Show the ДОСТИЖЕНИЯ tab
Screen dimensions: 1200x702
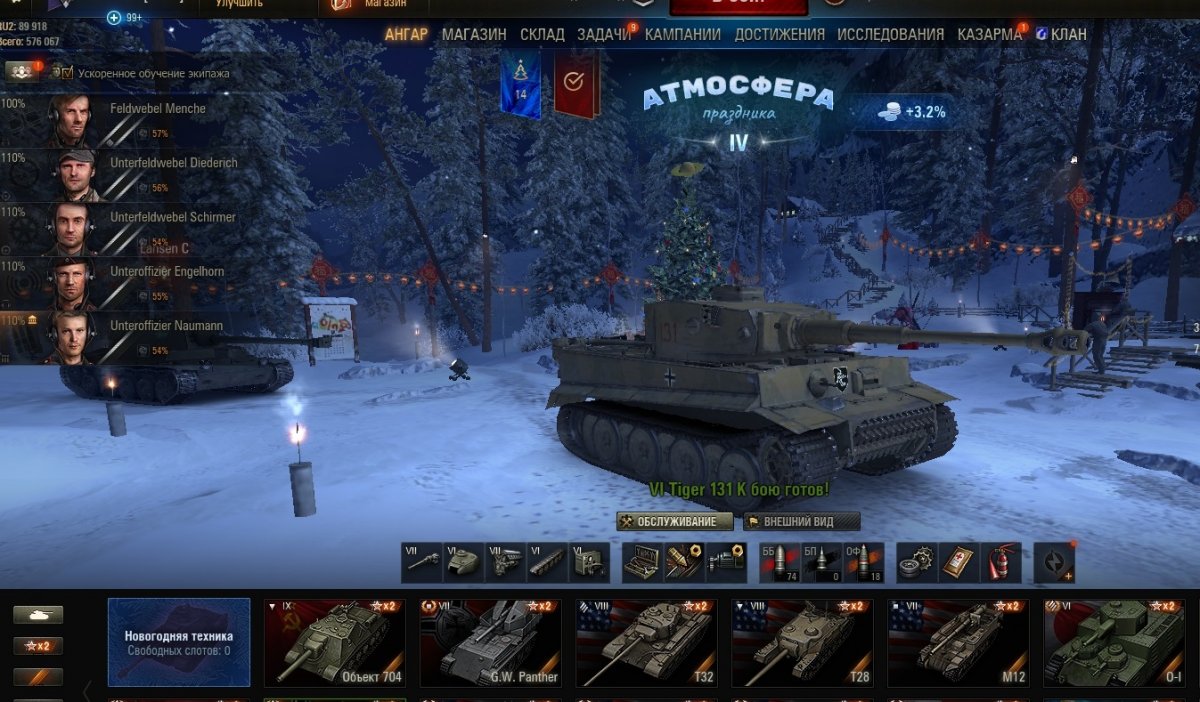(x=779, y=34)
